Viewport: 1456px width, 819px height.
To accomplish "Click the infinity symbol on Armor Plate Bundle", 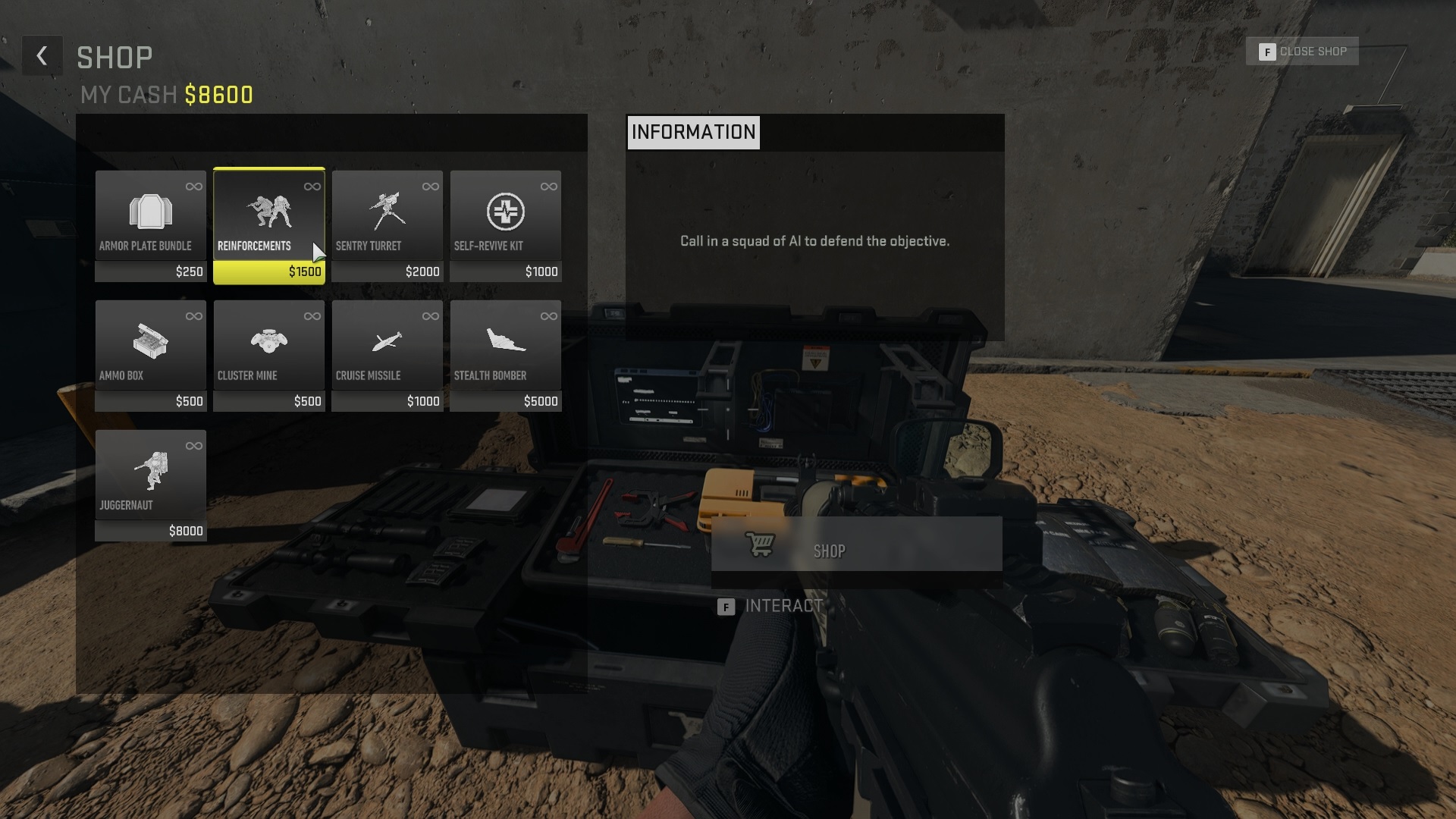I will 196,184.
